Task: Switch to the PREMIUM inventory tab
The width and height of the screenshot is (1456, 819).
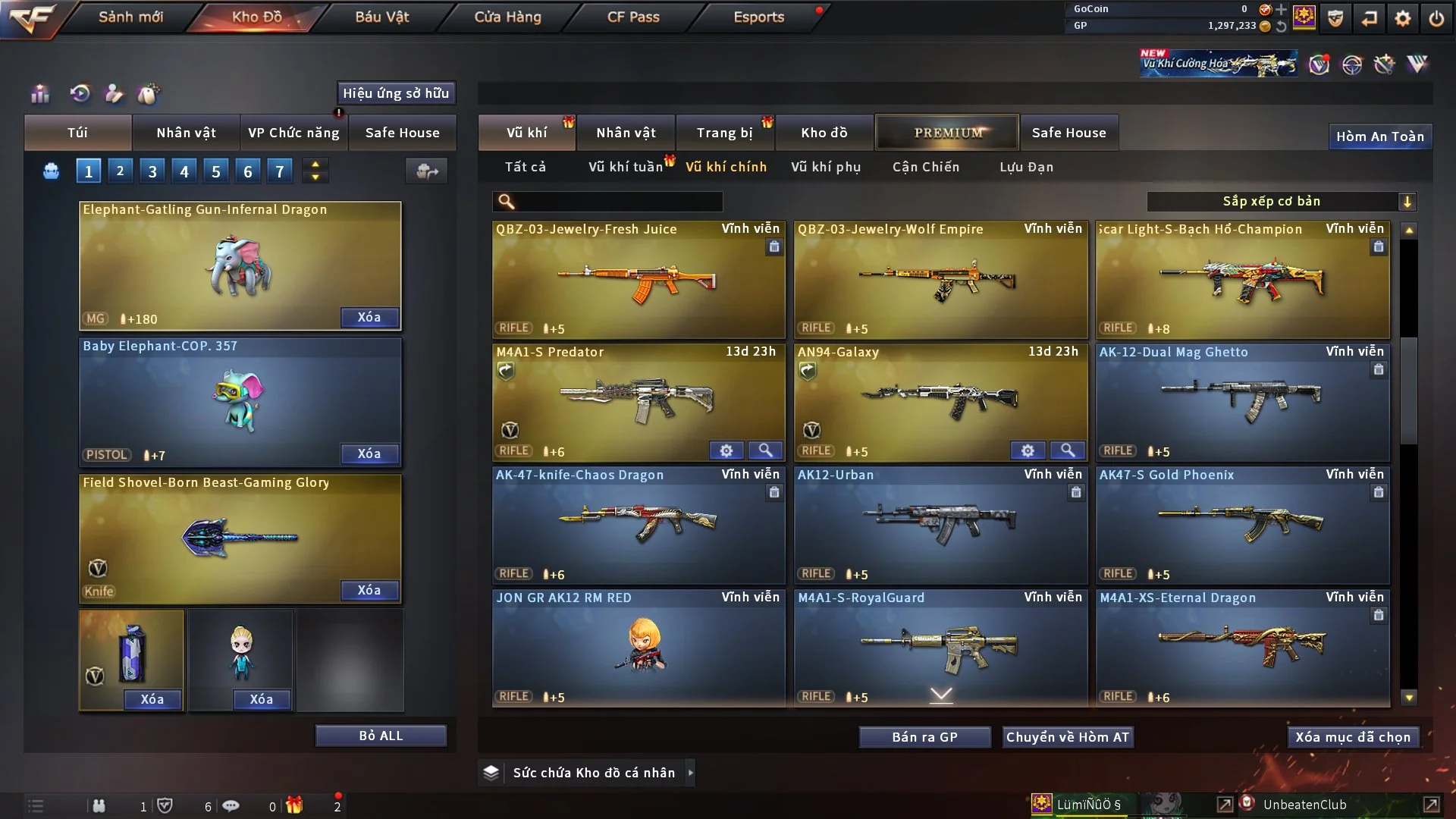Action: 947,133
